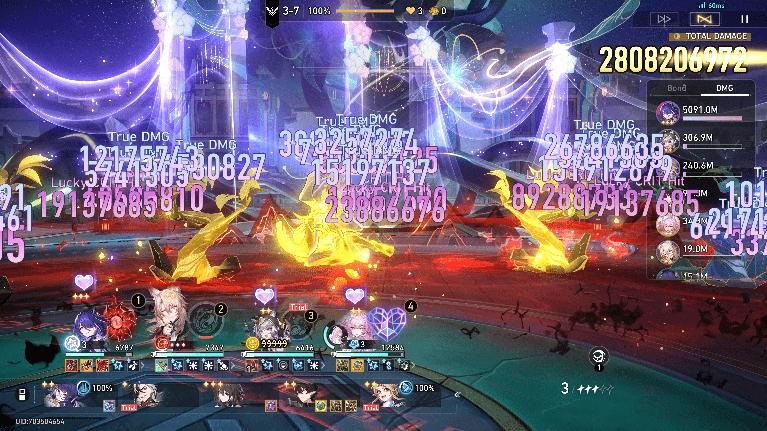Activate the crystal heart skill numbered 4

pyautogui.click(x=385, y=322)
